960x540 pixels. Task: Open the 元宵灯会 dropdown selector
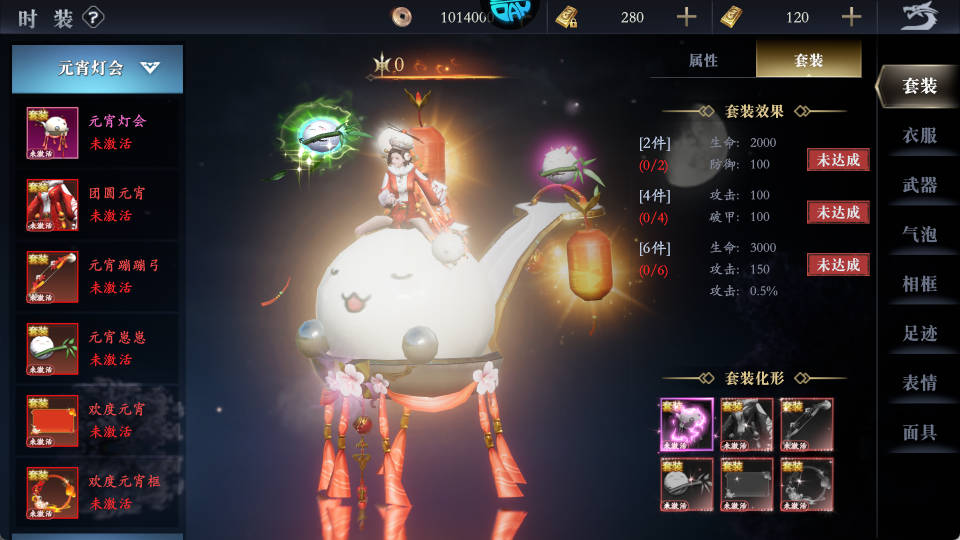(x=98, y=69)
